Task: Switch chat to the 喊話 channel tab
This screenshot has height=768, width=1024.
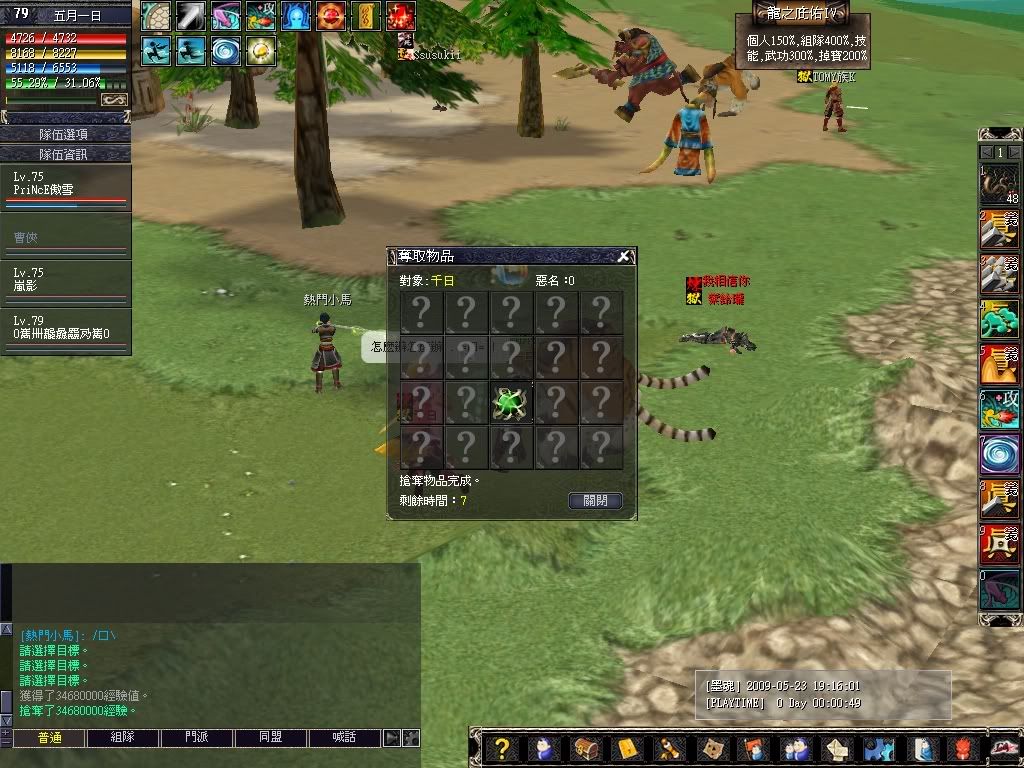Action: point(345,738)
